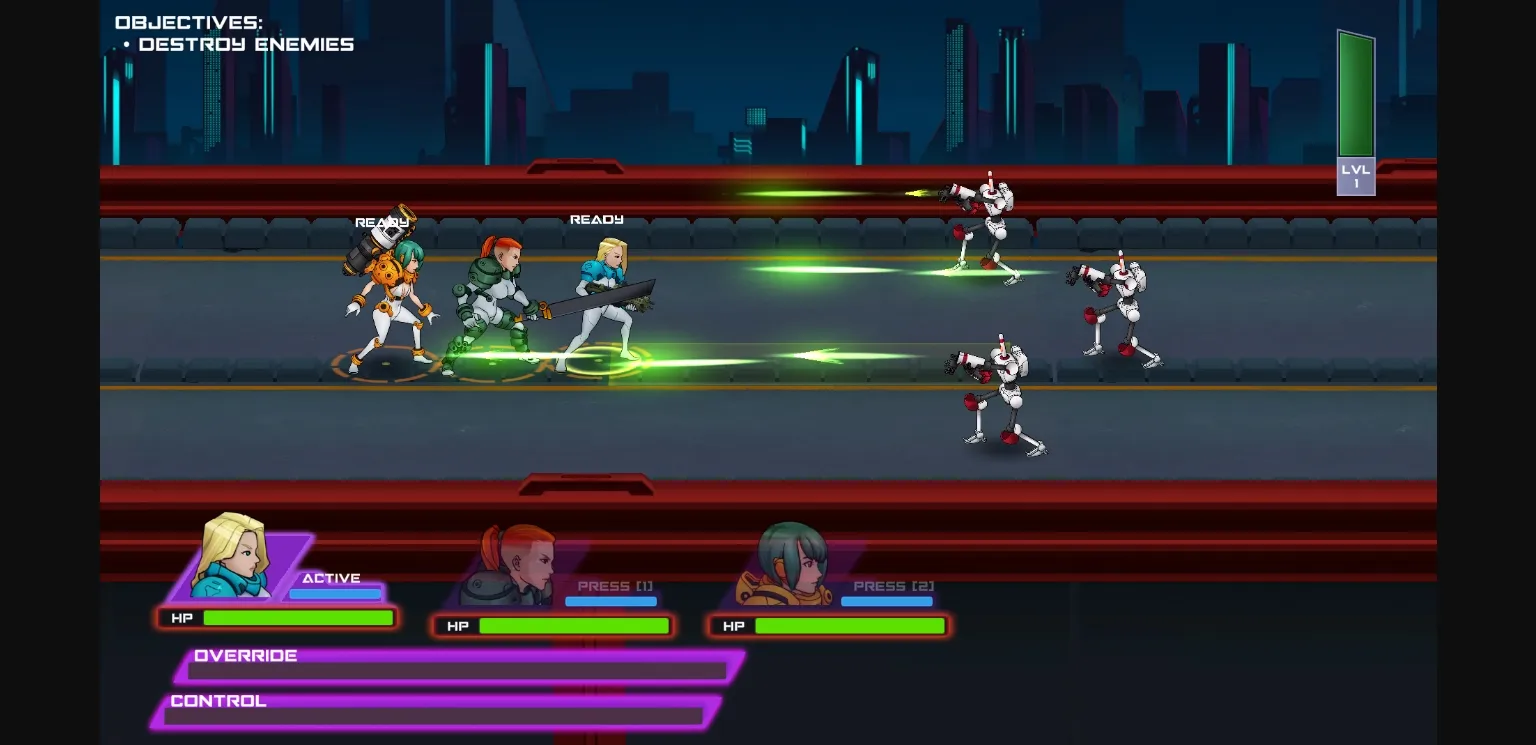Select the engineer's READY indicator
The image size is (1536, 745).
click(x=380, y=222)
